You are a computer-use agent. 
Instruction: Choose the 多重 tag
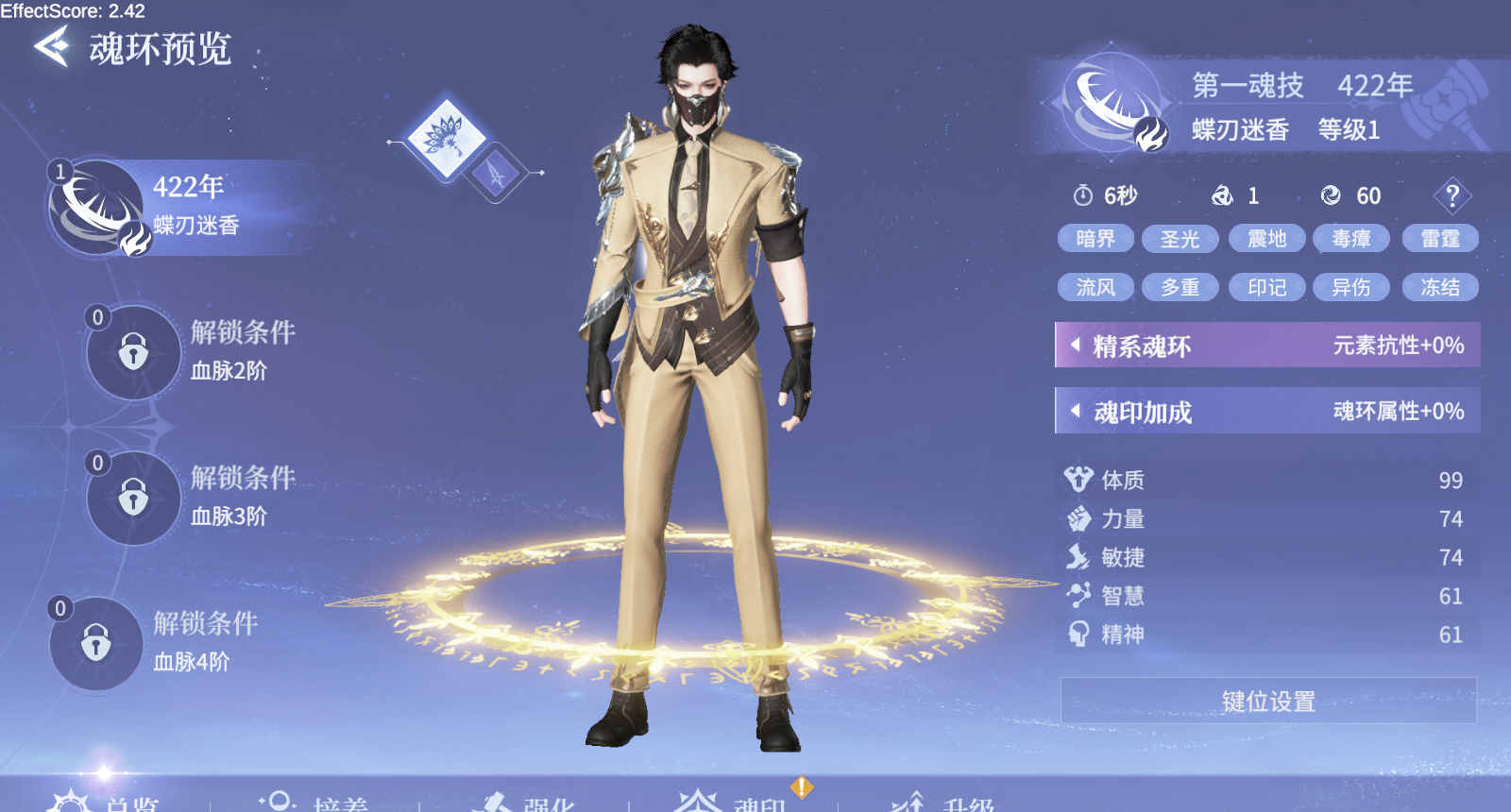point(1180,287)
